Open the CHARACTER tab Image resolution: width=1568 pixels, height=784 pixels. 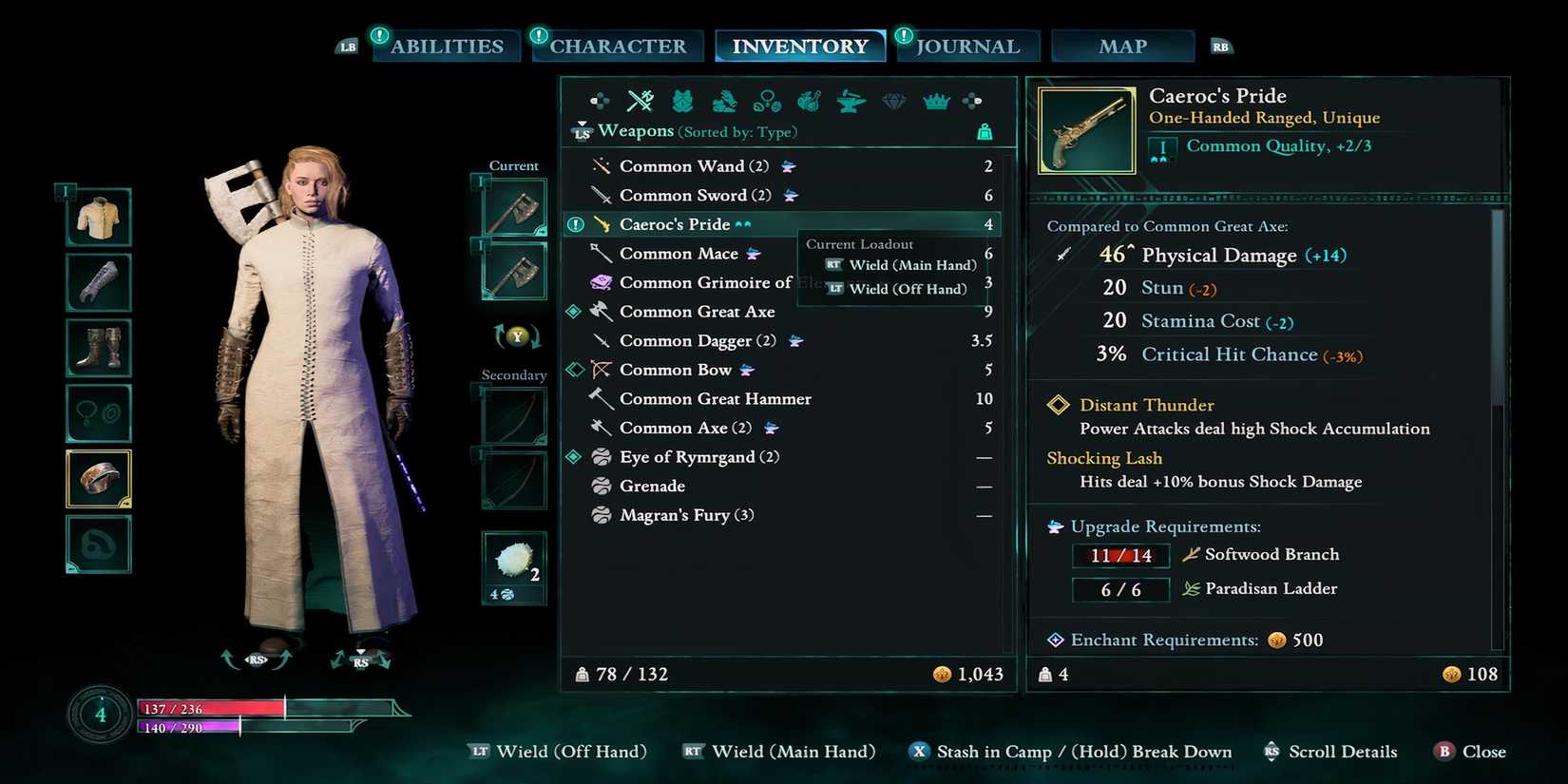pyautogui.click(x=616, y=45)
